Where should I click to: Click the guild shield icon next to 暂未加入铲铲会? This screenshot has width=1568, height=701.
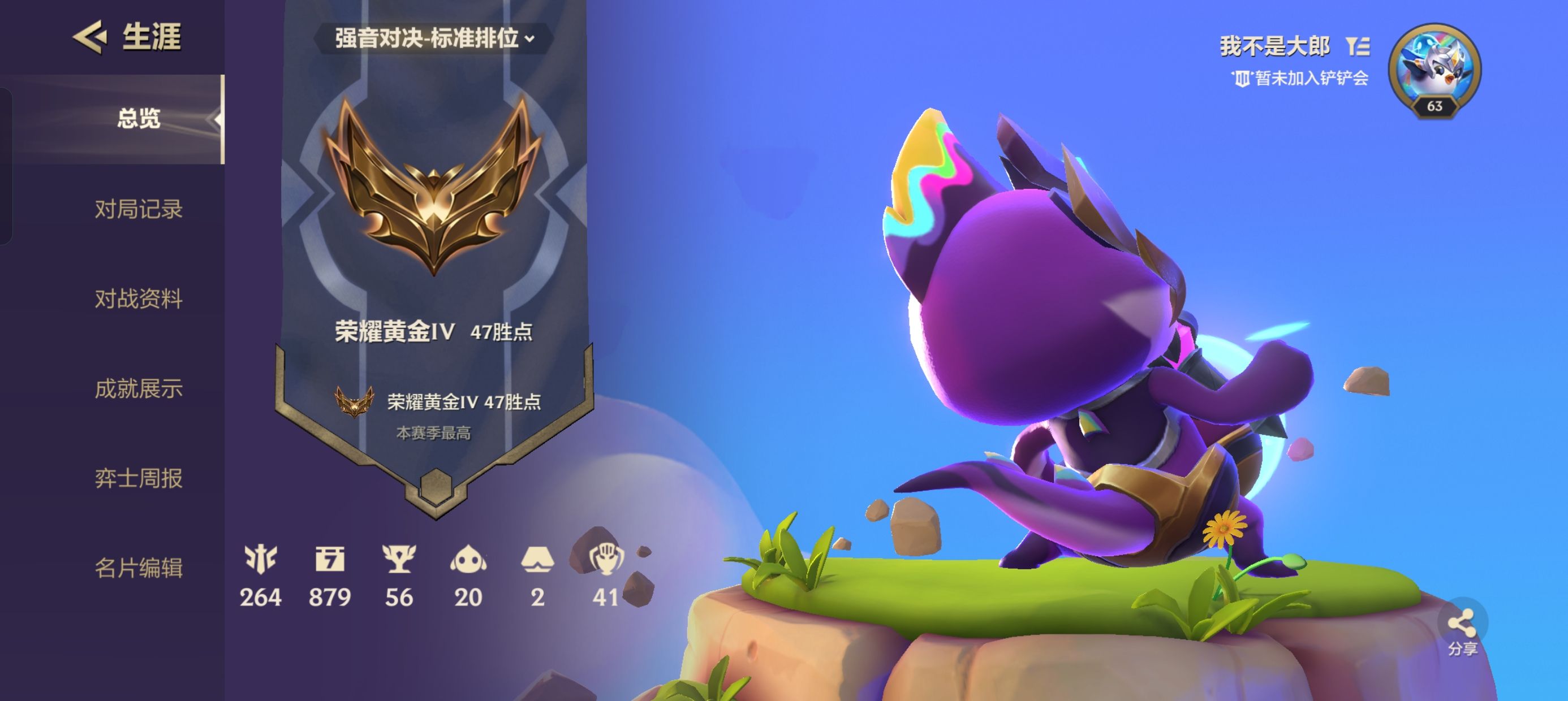pyautogui.click(x=1243, y=77)
